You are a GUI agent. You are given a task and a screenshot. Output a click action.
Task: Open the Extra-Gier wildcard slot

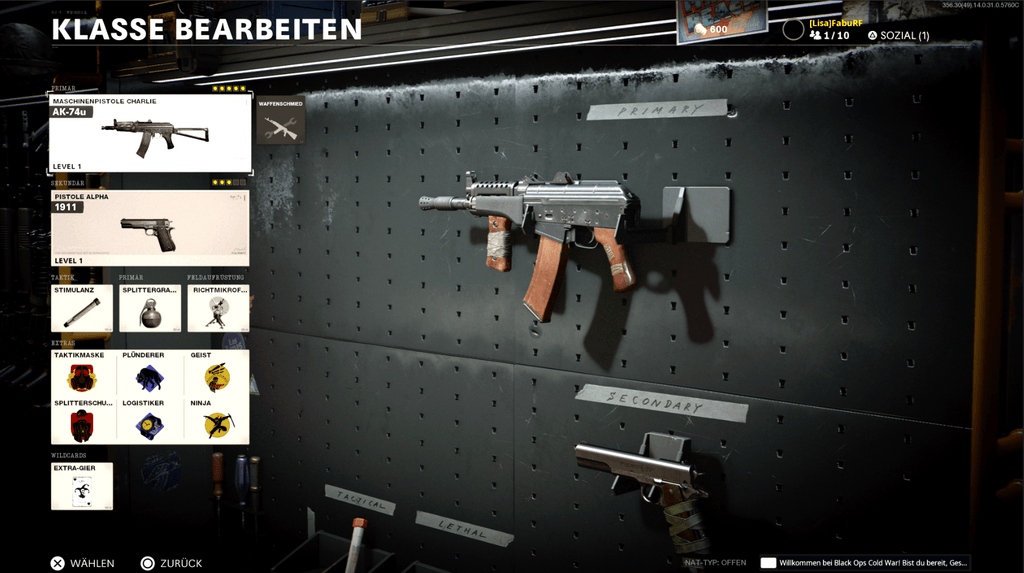coord(82,486)
